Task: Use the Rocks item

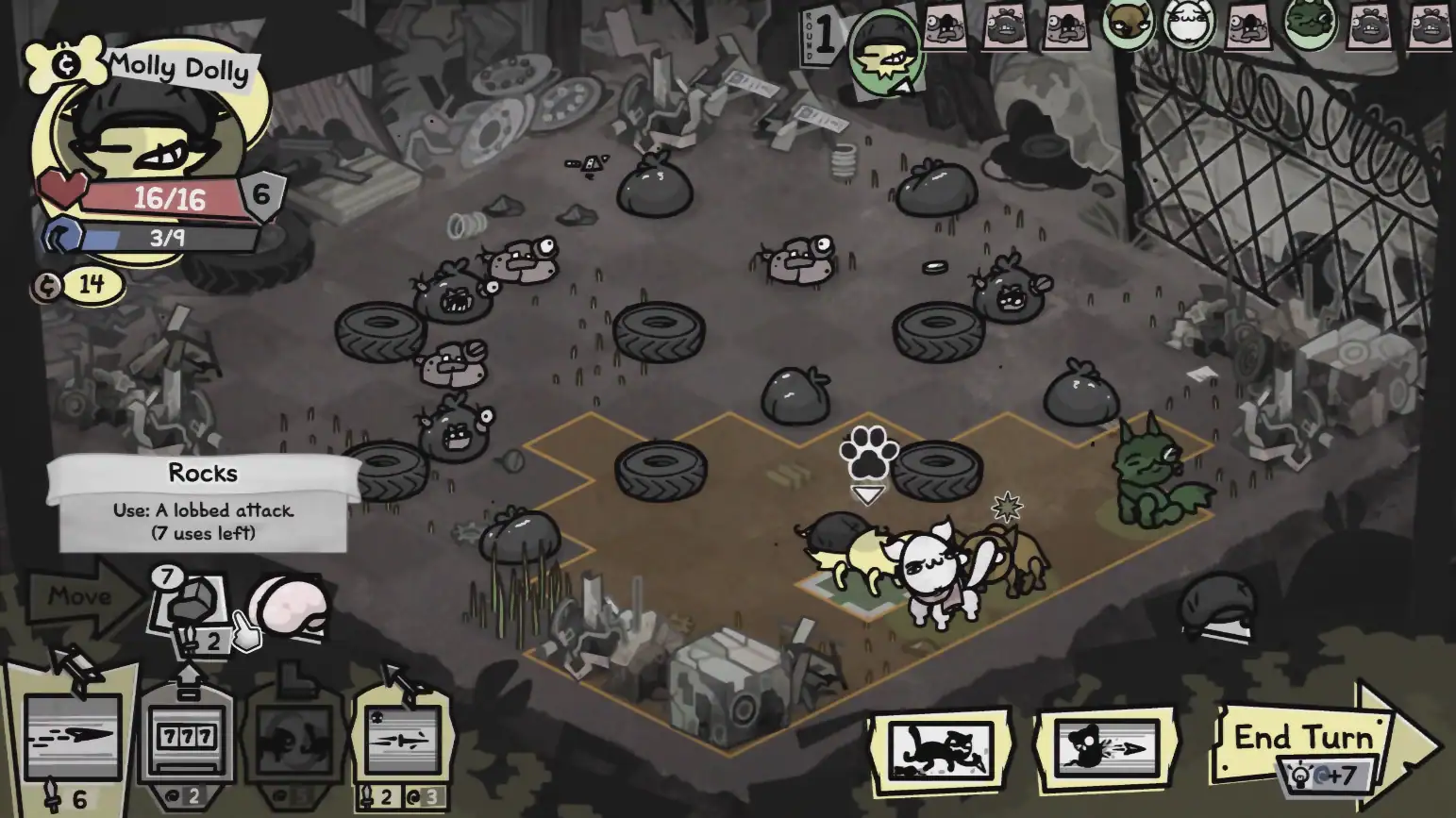Action: pyautogui.click(x=192, y=604)
